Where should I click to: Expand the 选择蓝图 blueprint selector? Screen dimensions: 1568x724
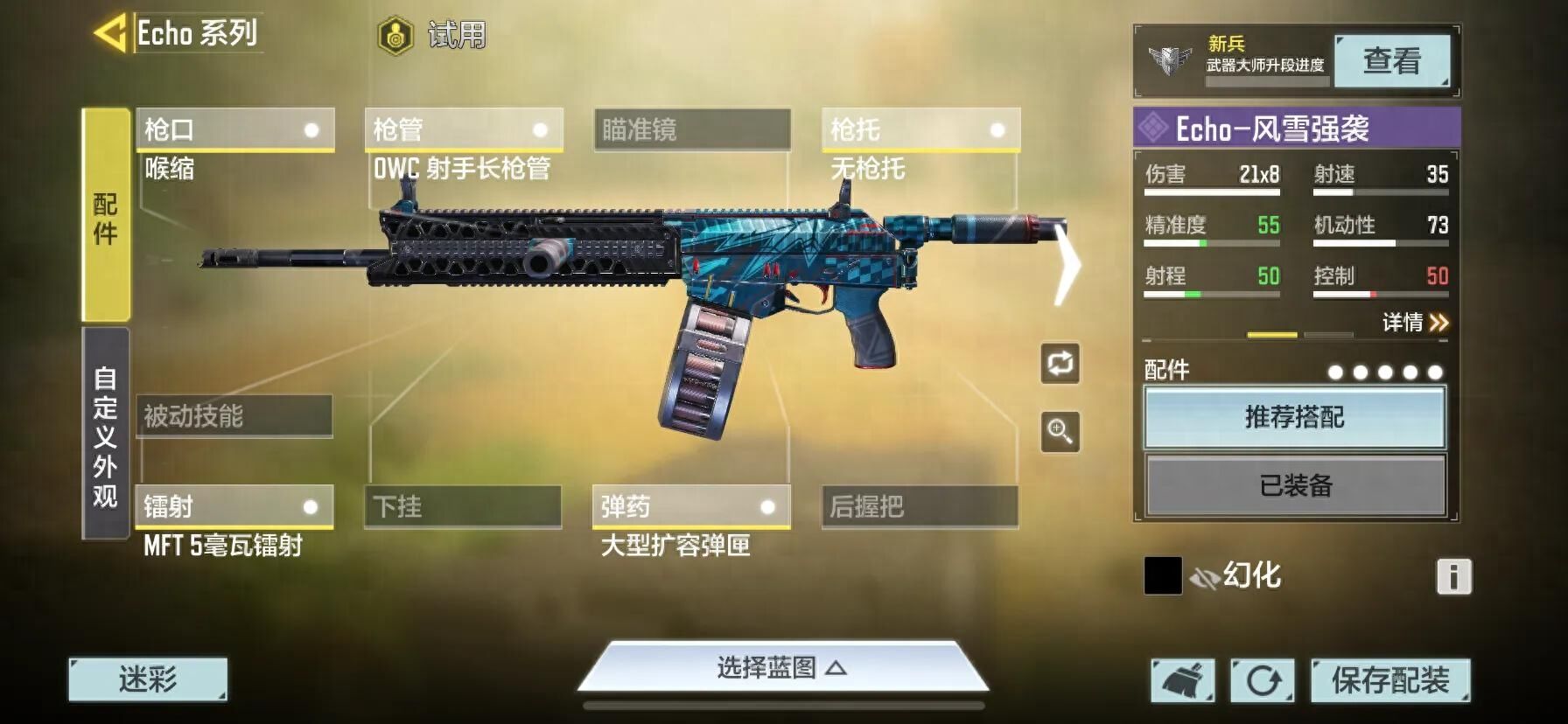tap(781, 668)
